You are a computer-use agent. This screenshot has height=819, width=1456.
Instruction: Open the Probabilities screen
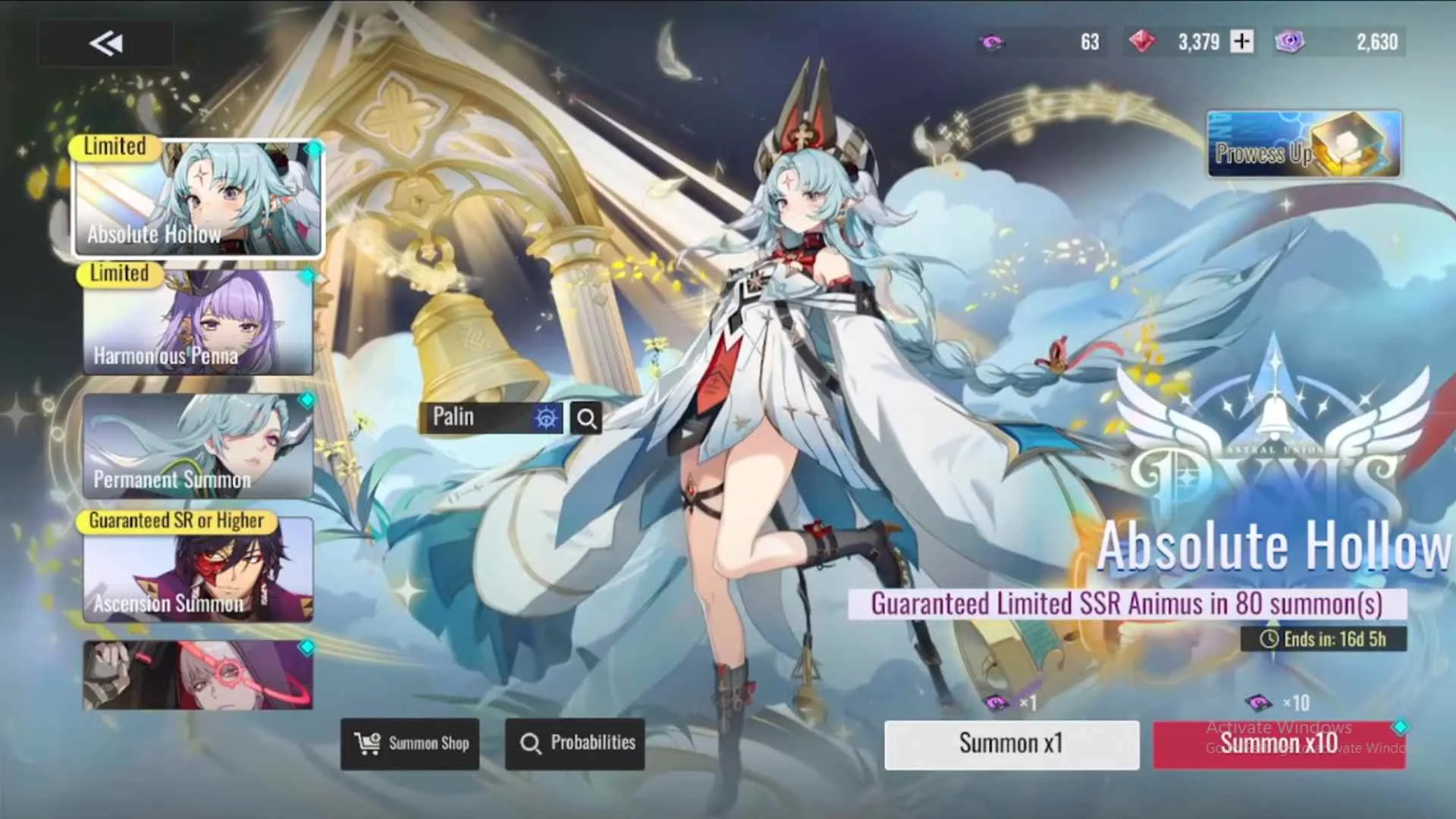pyautogui.click(x=574, y=743)
